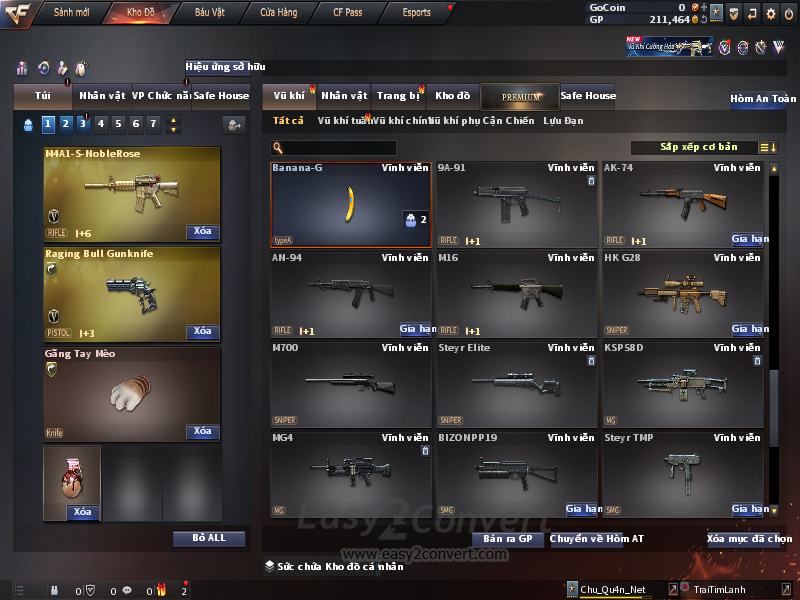800x600 pixels.
Task: Click the weapon search box
Action: pyautogui.click(x=340, y=148)
